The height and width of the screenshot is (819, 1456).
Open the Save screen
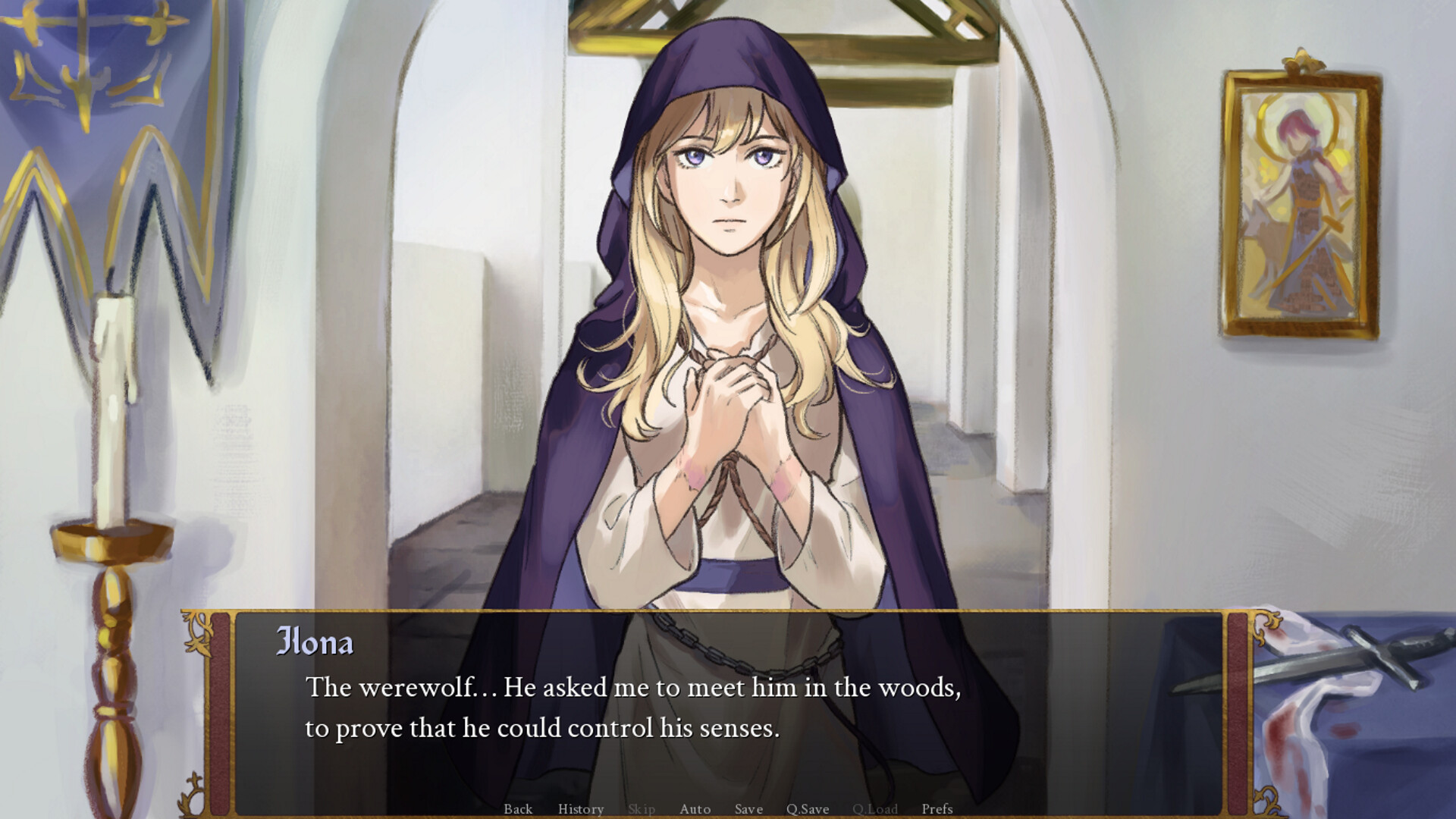[748, 809]
